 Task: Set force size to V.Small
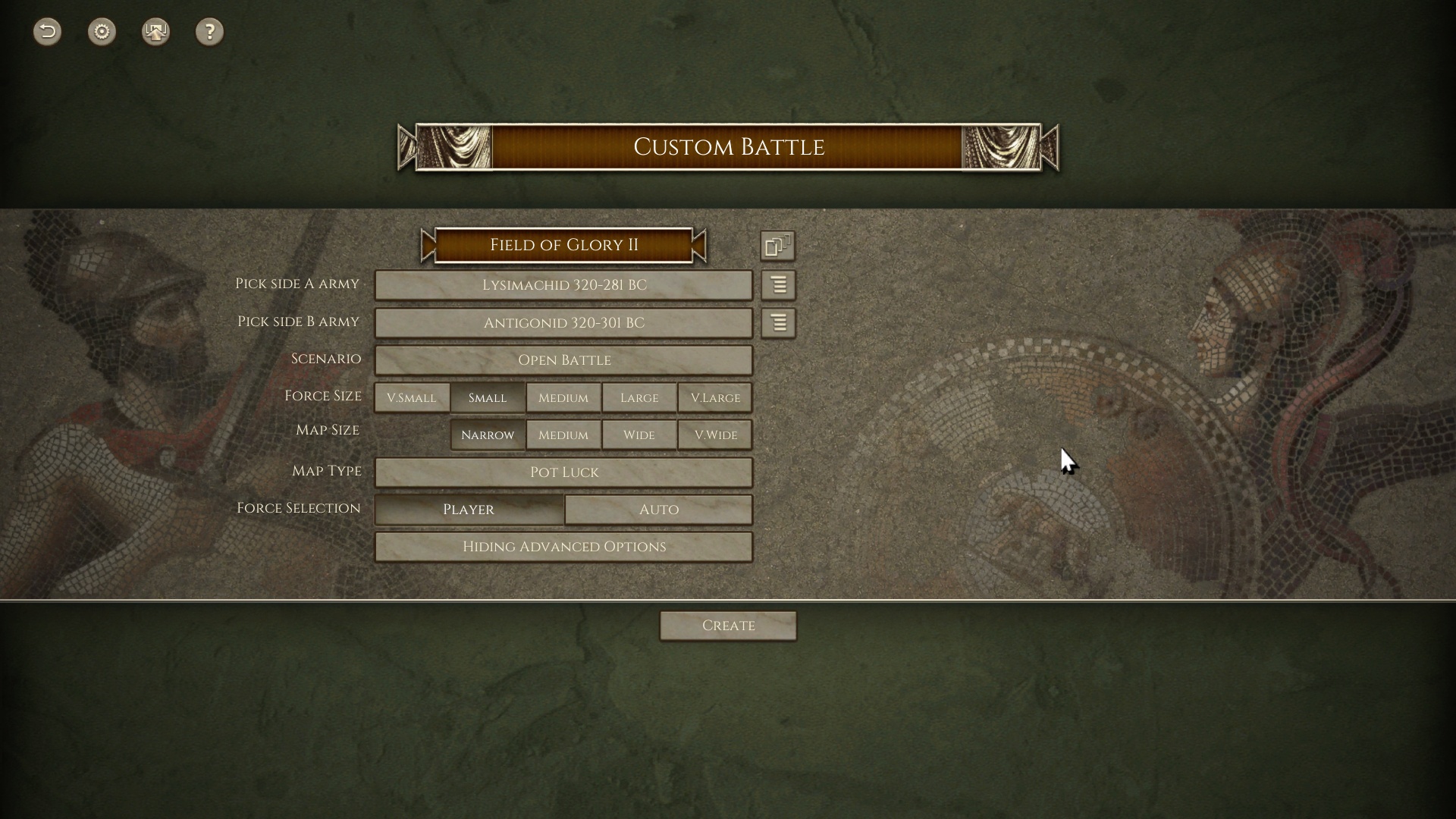(x=412, y=397)
